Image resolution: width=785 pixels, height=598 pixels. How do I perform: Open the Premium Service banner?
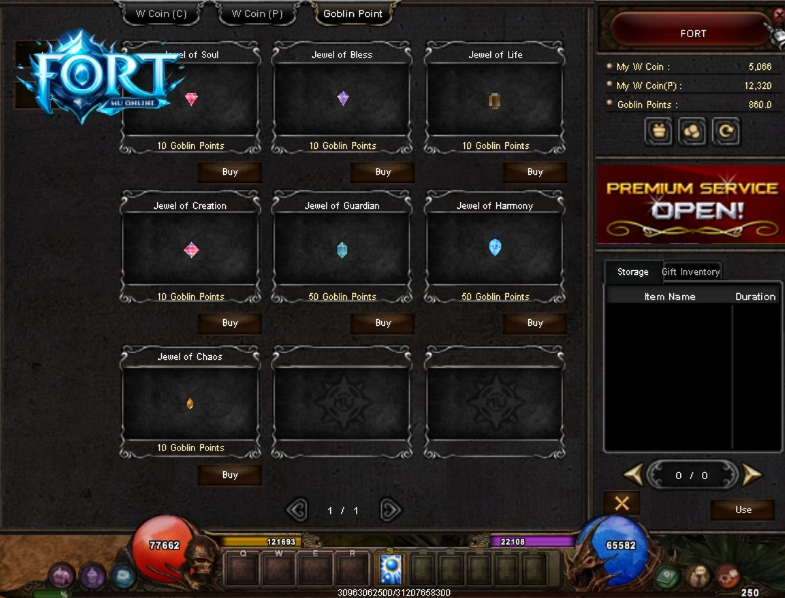coord(690,202)
